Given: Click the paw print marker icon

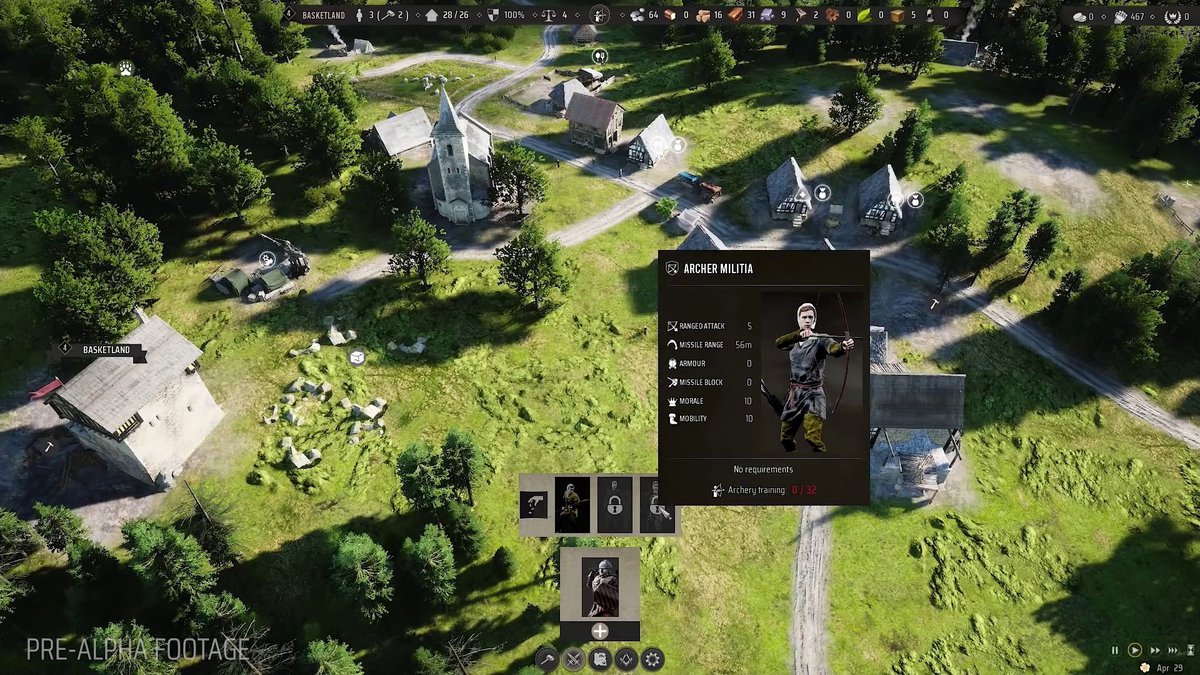Looking at the screenshot, I should coord(126,68).
